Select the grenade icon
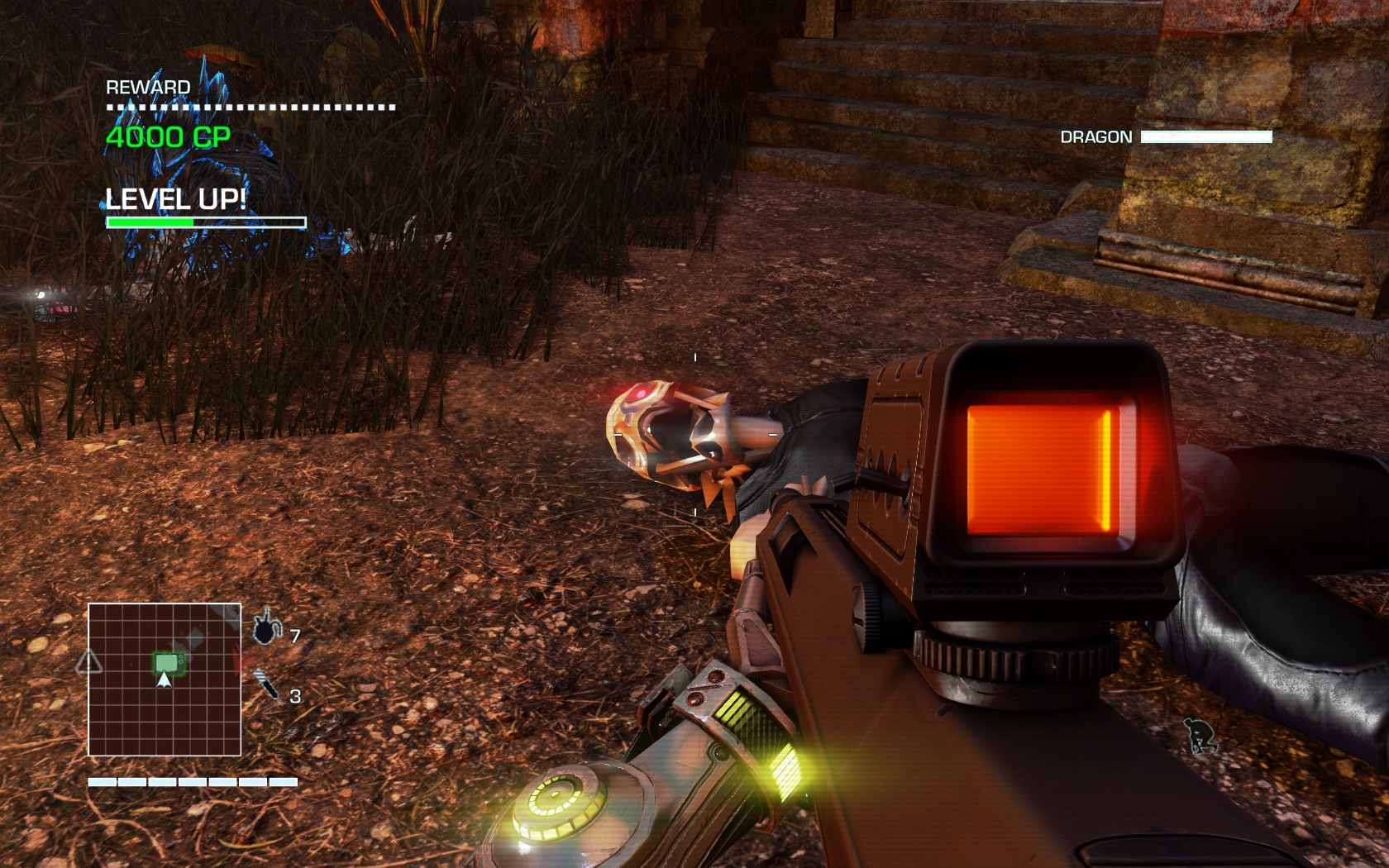The height and width of the screenshot is (868, 1389). pos(265,629)
